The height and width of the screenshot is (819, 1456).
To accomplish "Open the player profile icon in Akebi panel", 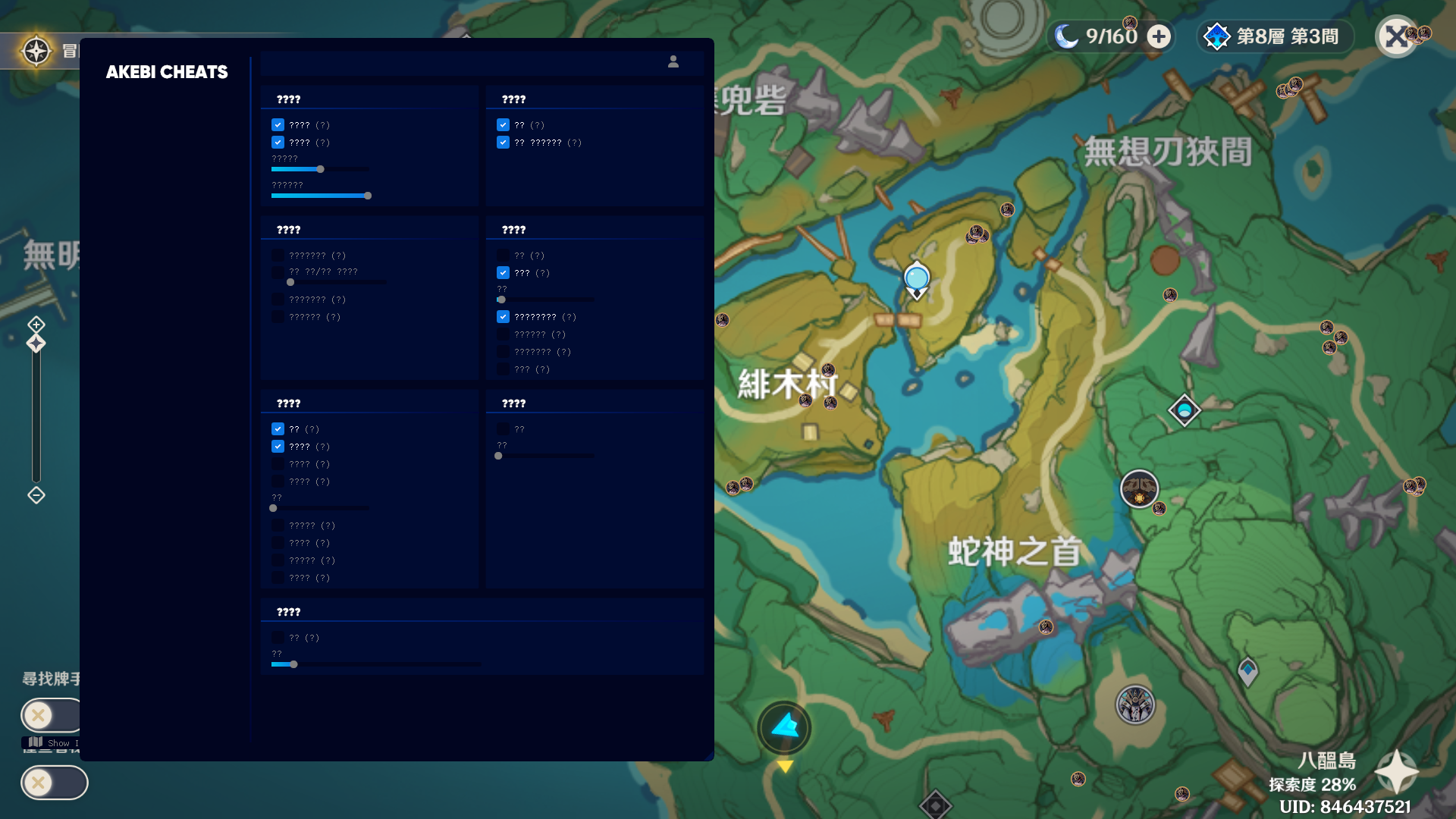I will coord(673,63).
